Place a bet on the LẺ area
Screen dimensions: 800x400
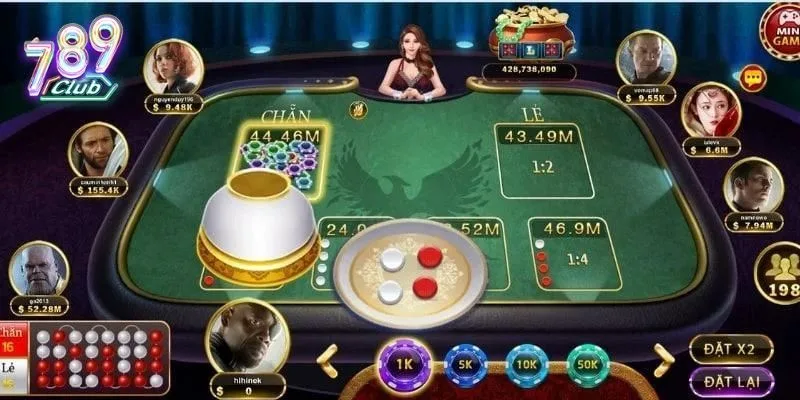coord(545,162)
